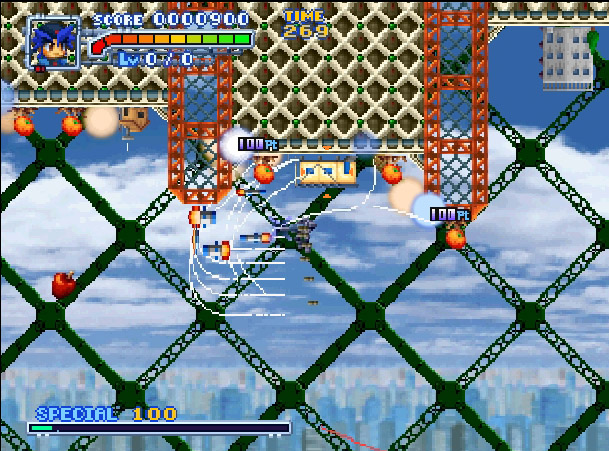609x451 pixels.
Task: Click the blue-haired pilot portrait
Action: [x=53, y=44]
